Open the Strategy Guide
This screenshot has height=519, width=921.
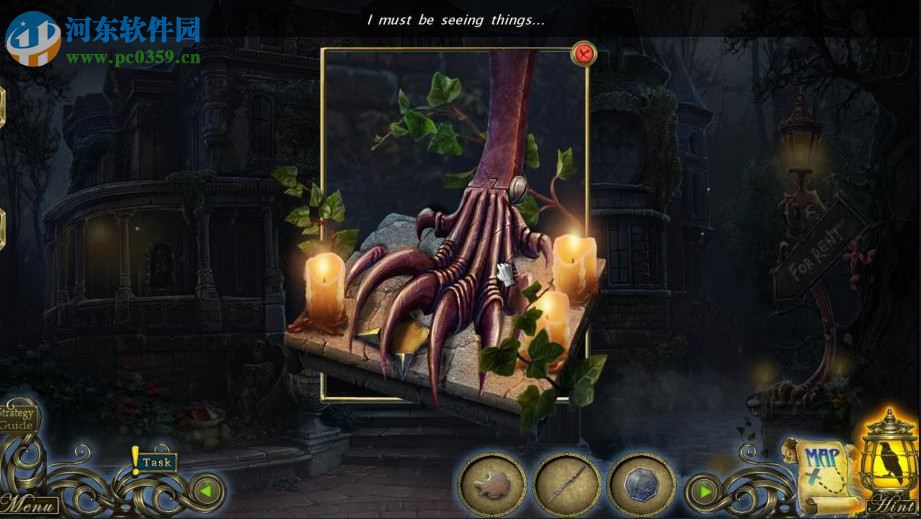(16, 417)
